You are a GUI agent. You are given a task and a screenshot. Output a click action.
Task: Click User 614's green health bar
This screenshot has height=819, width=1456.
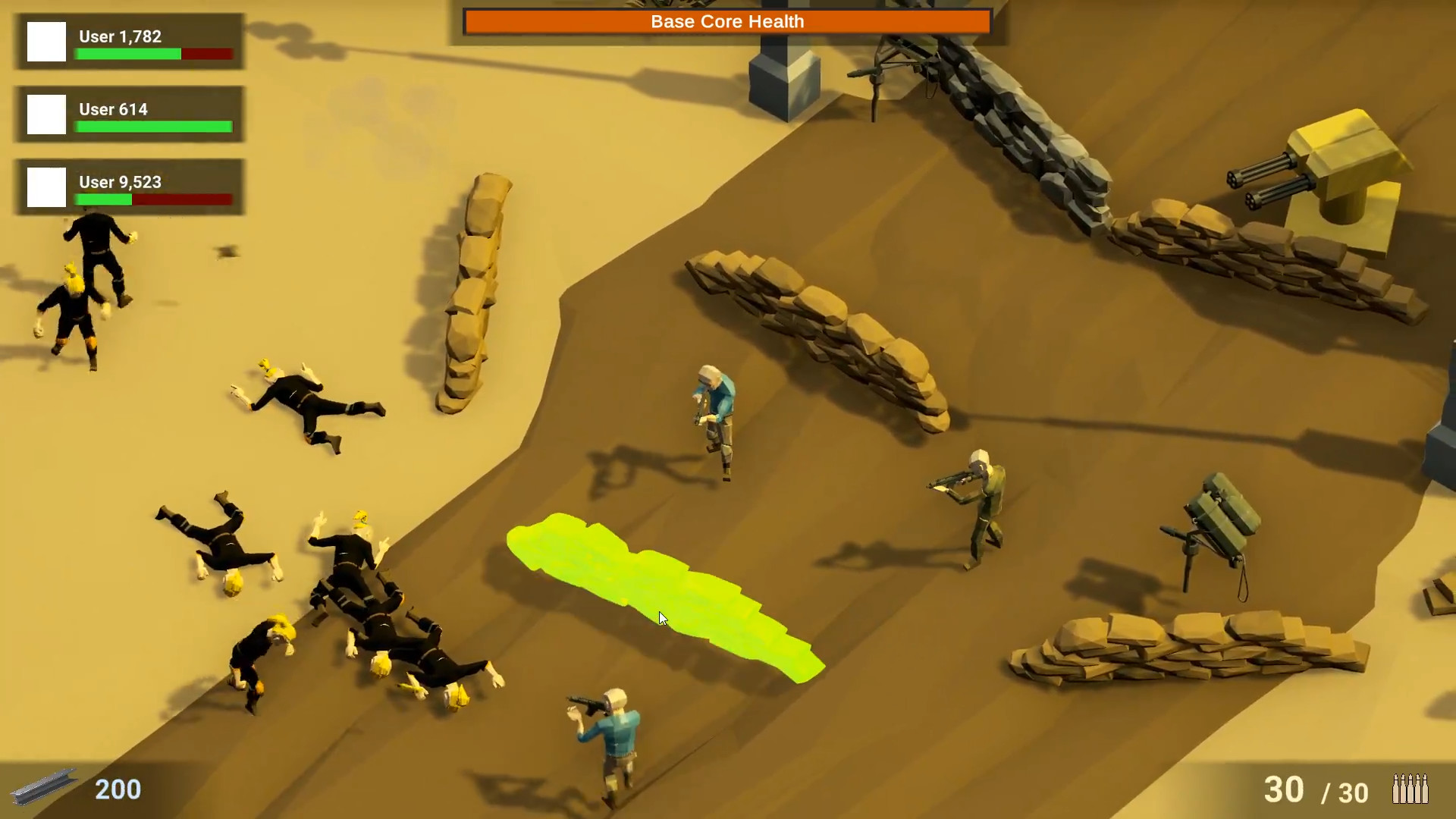[154, 126]
